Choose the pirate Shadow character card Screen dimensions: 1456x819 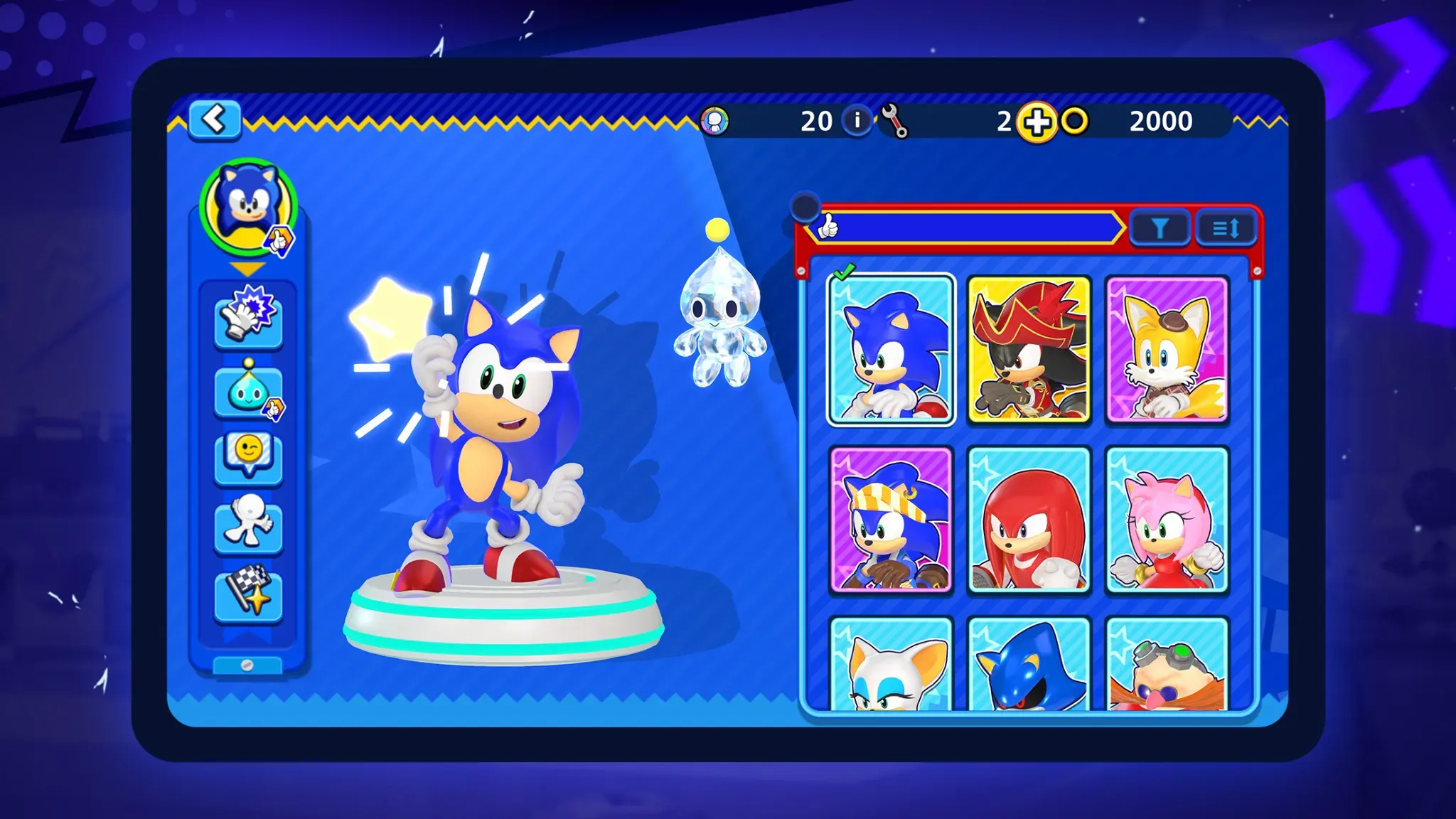coord(1029,350)
